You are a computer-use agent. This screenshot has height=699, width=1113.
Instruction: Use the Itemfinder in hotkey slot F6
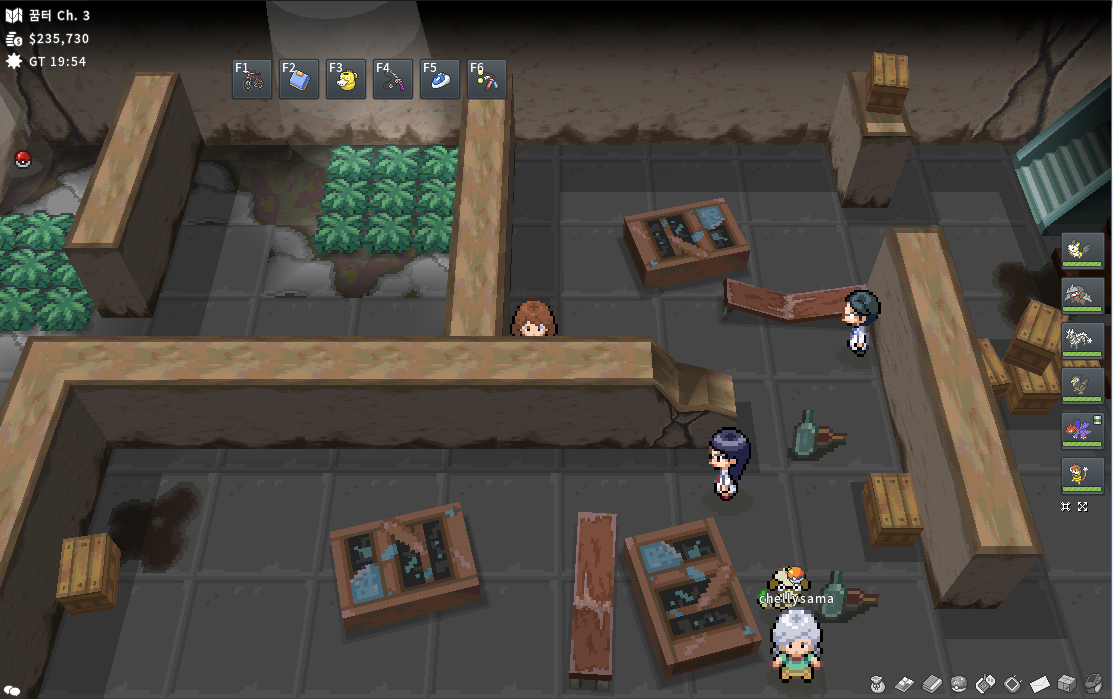click(x=487, y=79)
